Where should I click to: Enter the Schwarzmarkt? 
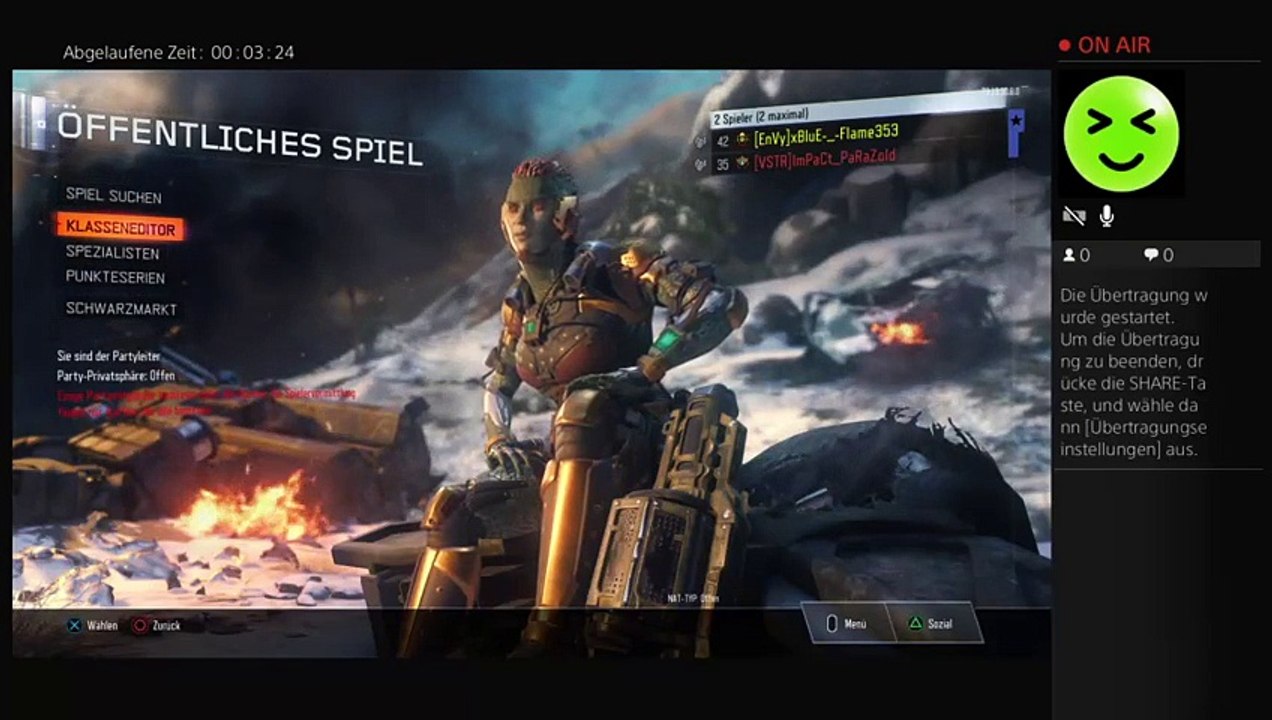[121, 309]
